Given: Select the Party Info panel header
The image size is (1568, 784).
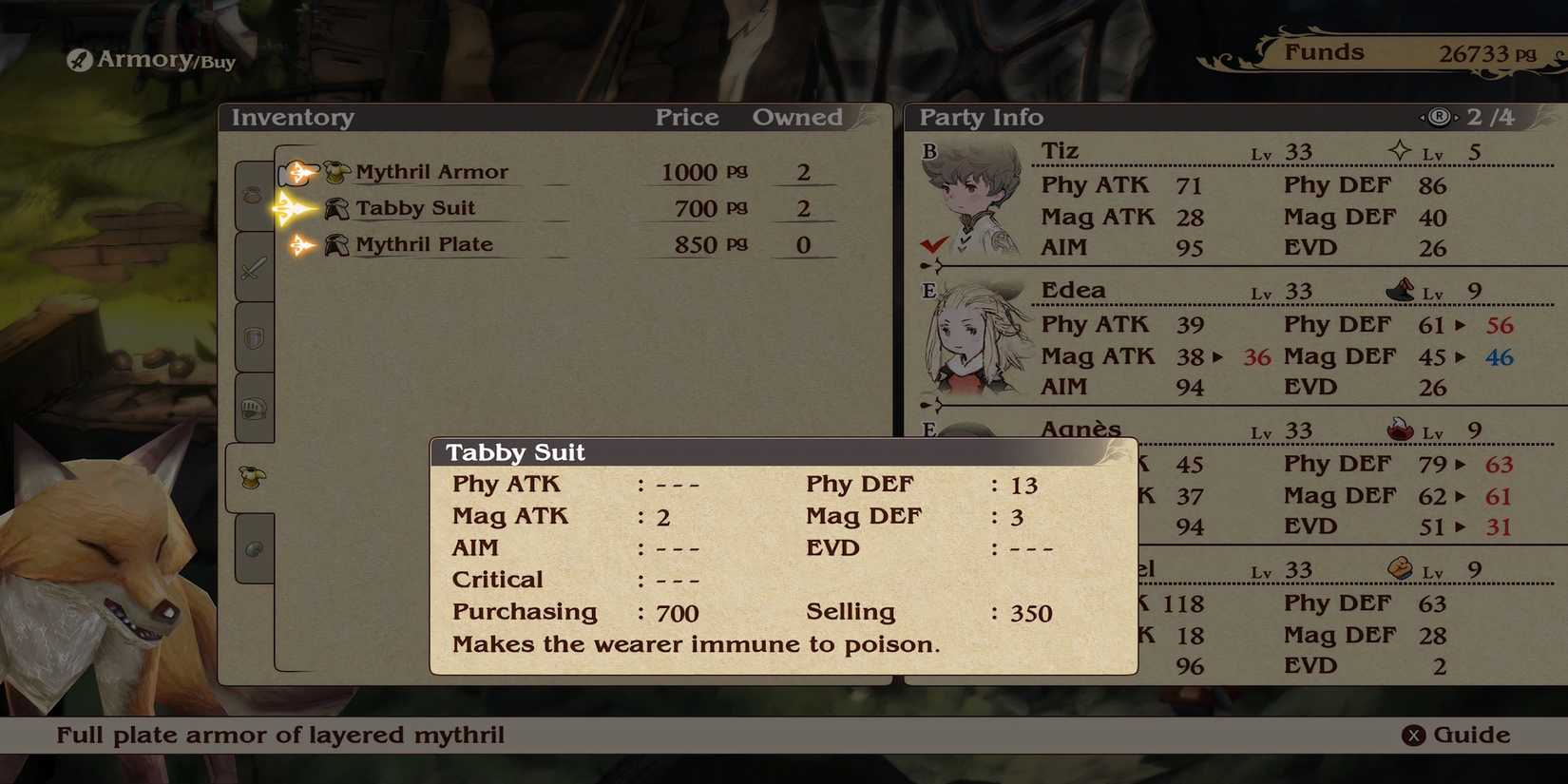Looking at the screenshot, I should click(x=979, y=117).
